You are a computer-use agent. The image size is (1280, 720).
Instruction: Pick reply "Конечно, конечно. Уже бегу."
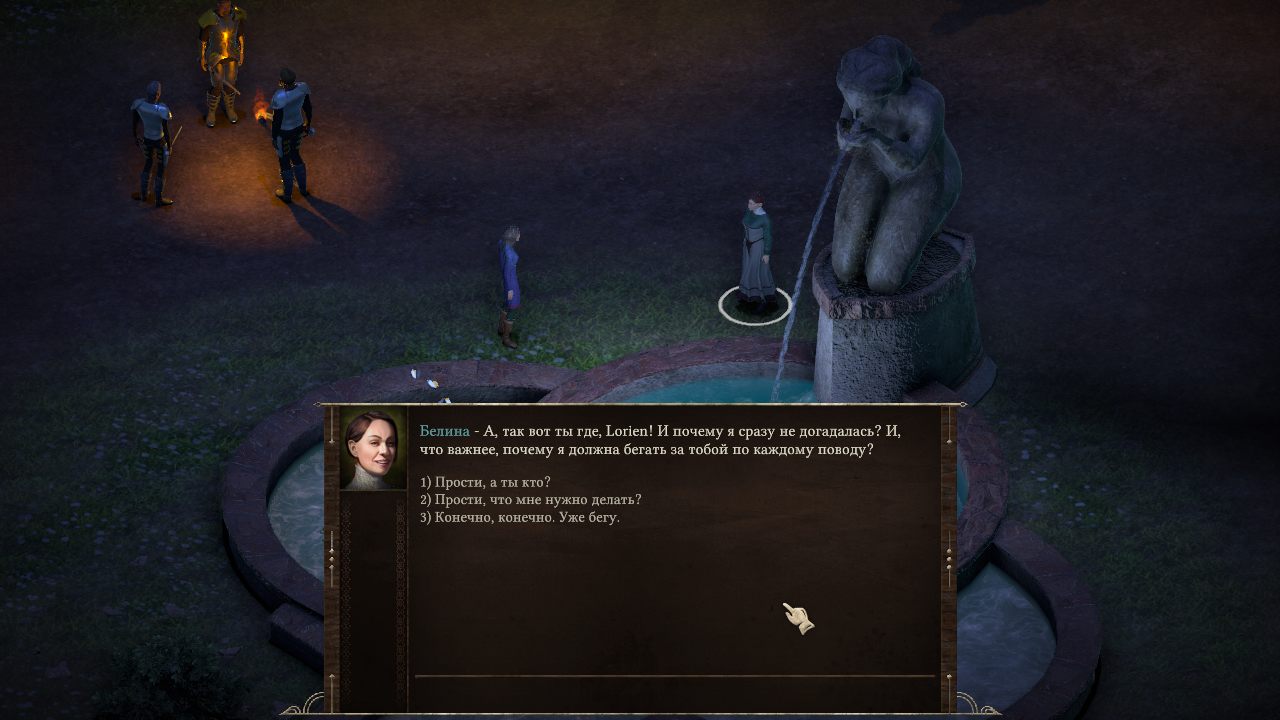click(x=520, y=518)
